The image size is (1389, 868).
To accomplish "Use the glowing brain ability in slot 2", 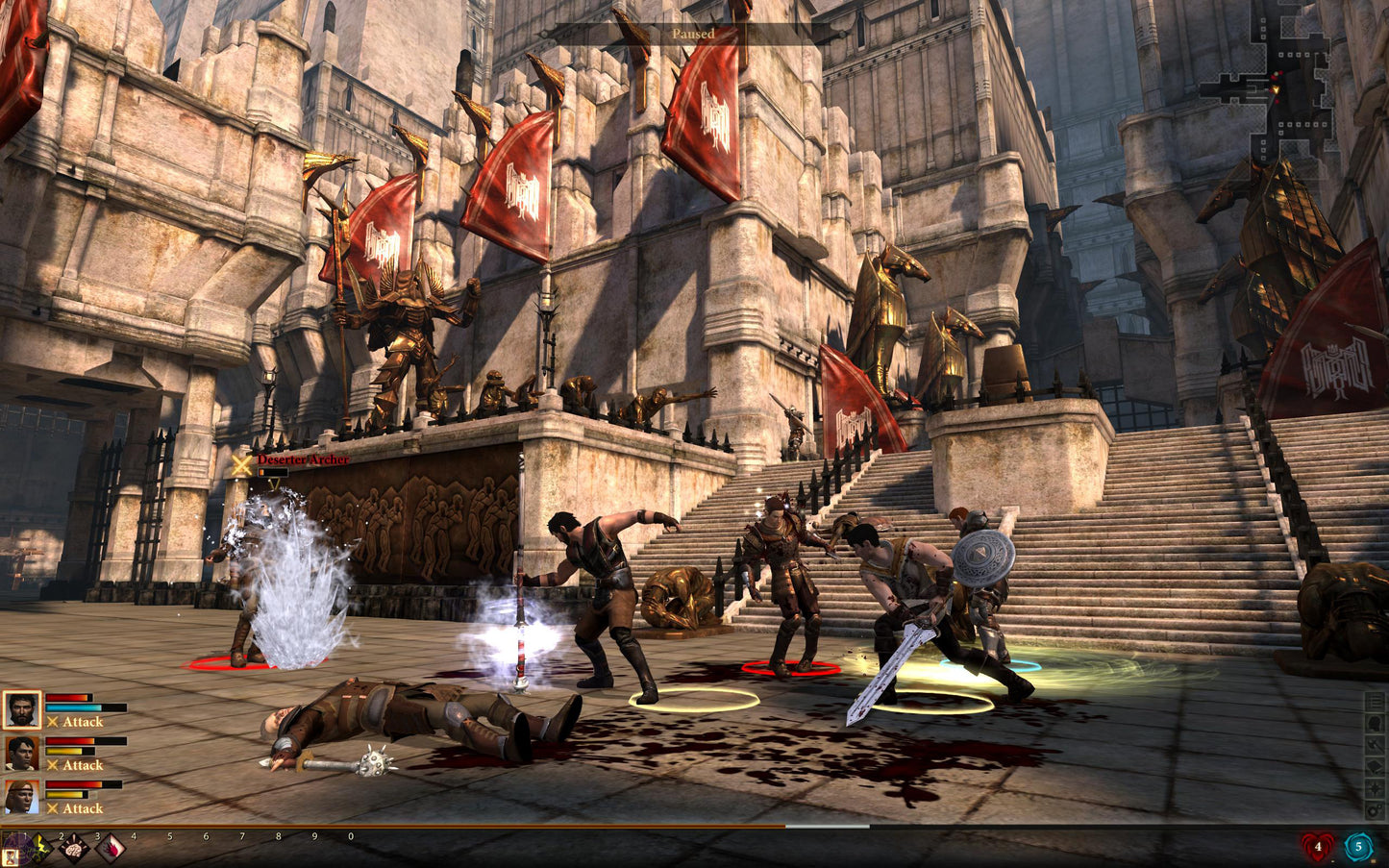I will click(74, 848).
